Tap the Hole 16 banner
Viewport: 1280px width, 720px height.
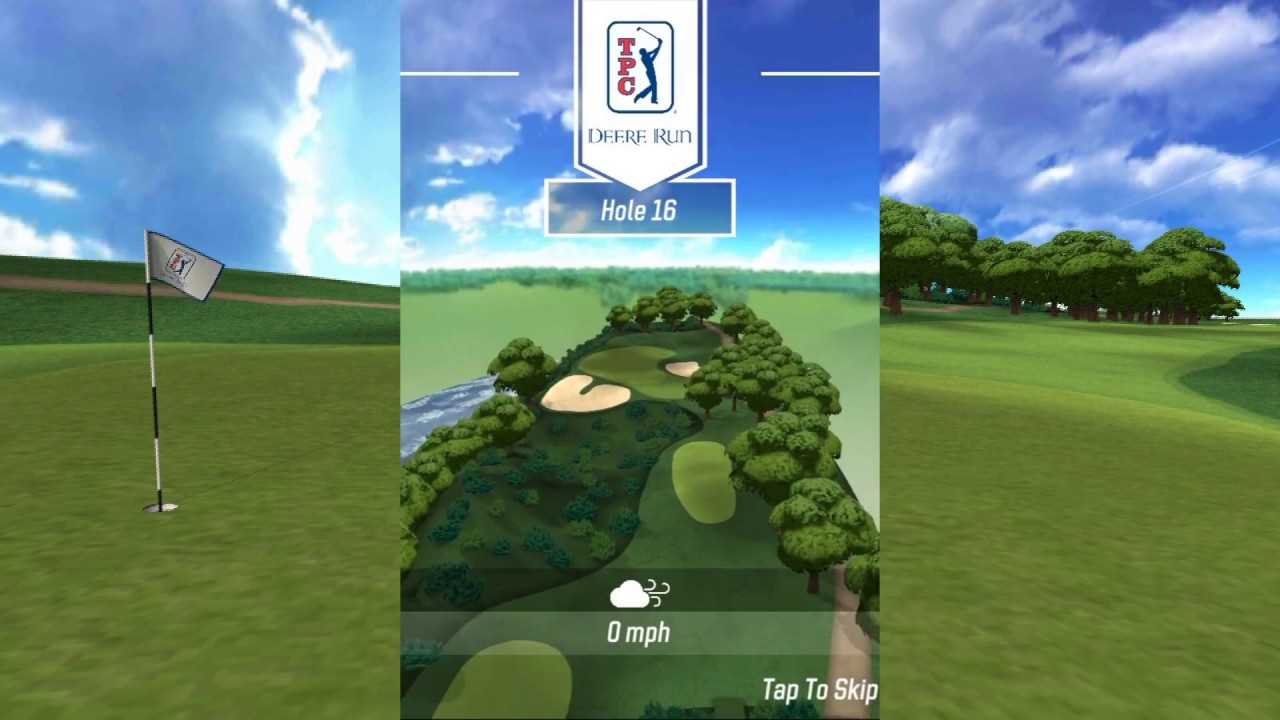(640, 208)
